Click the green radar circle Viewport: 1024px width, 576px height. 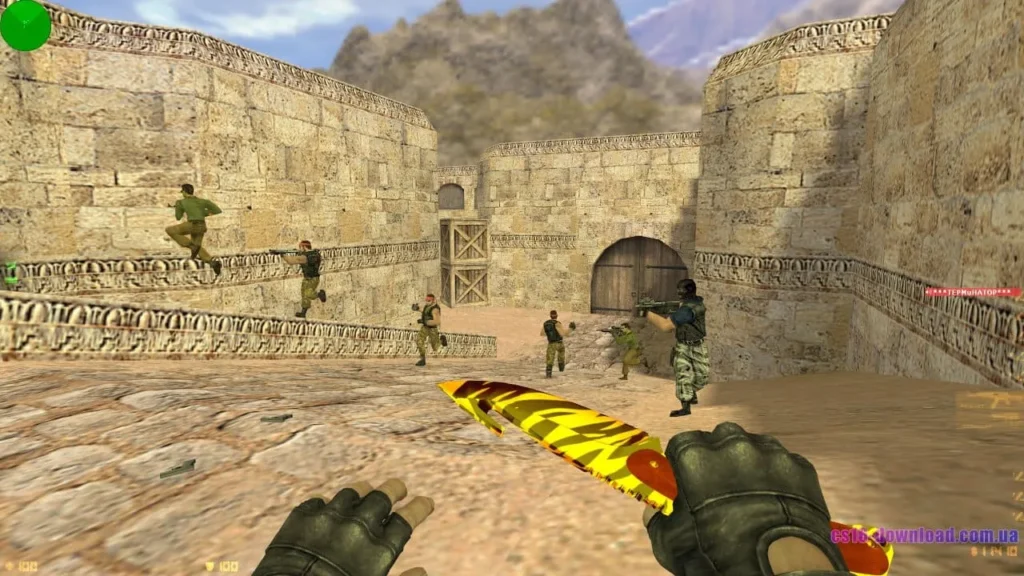pos(25,25)
